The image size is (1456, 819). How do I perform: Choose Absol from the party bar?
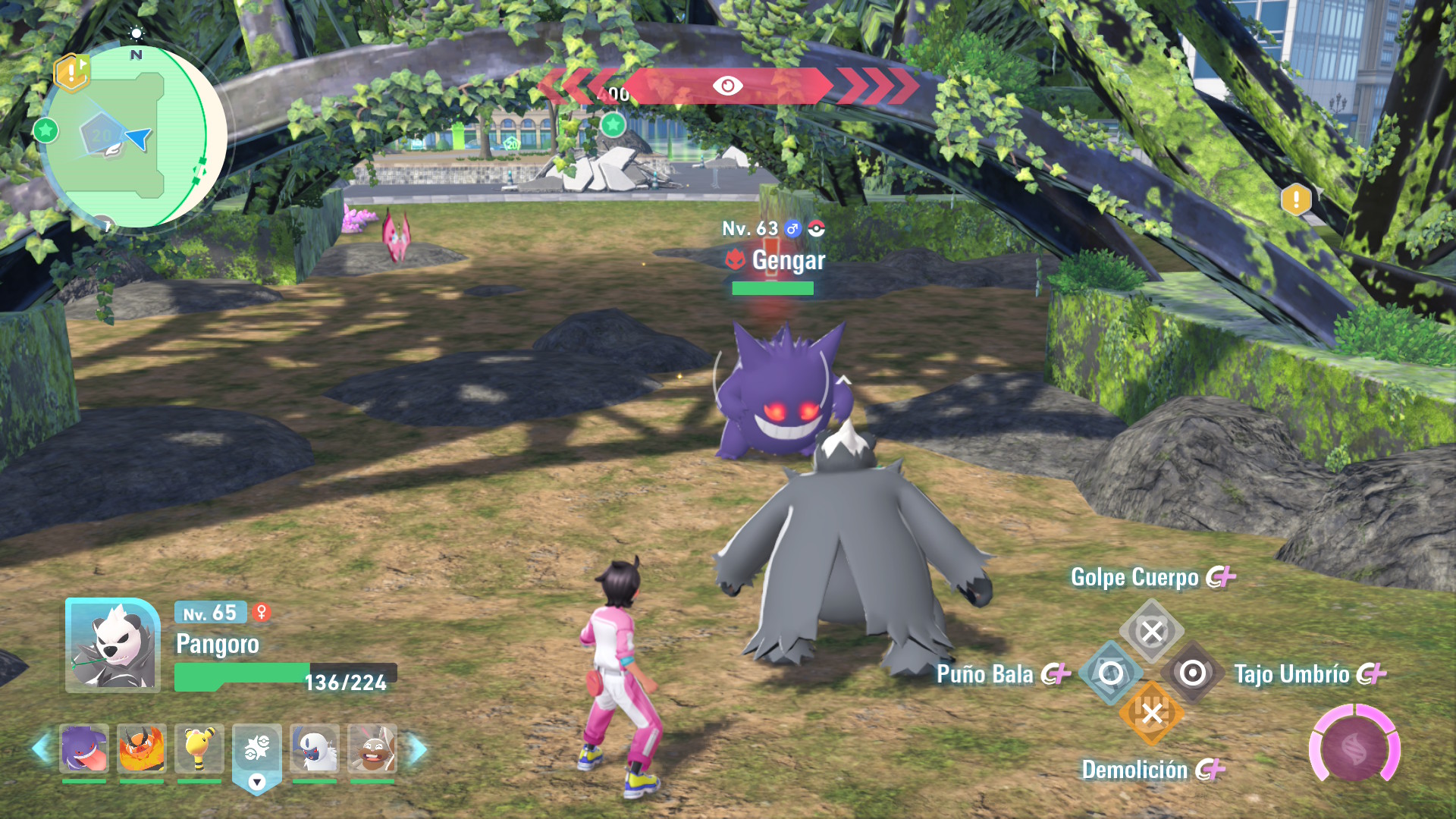(x=315, y=749)
